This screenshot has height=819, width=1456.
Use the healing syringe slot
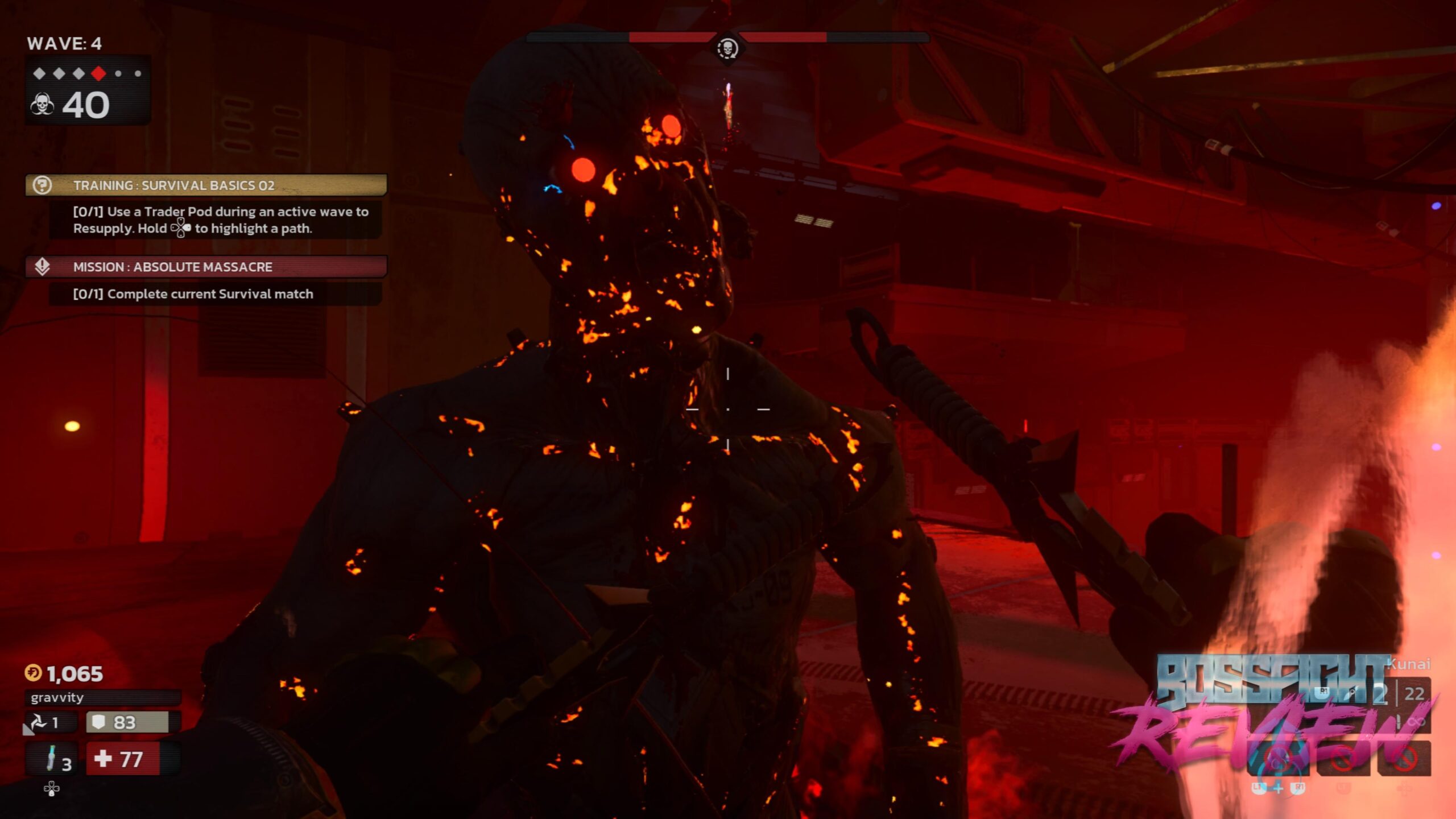pyautogui.click(x=54, y=759)
